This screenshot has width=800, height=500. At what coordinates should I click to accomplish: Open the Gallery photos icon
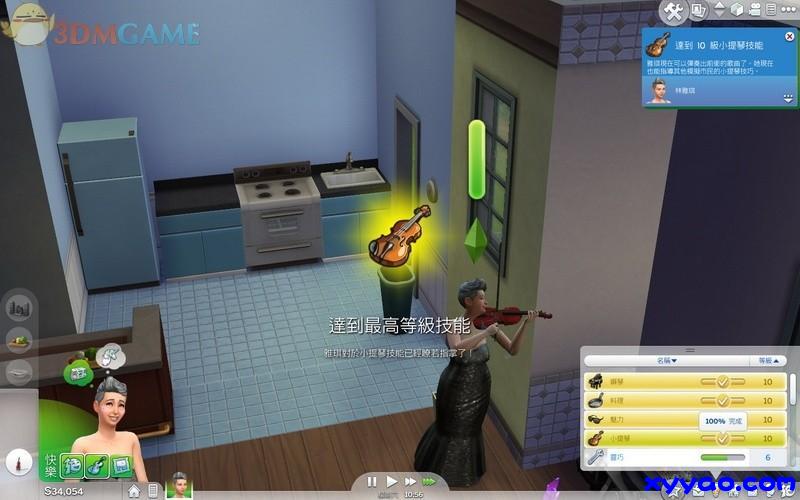point(697,11)
